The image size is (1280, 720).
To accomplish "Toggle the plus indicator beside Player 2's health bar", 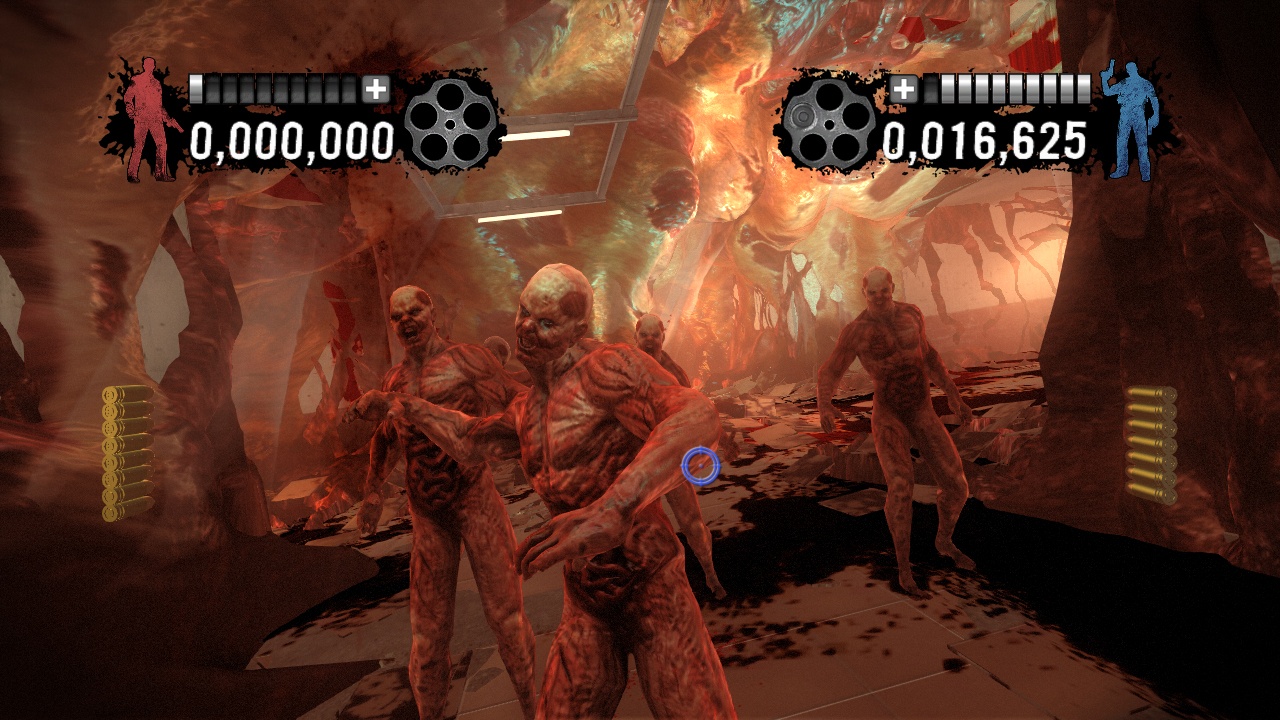I will (x=905, y=89).
